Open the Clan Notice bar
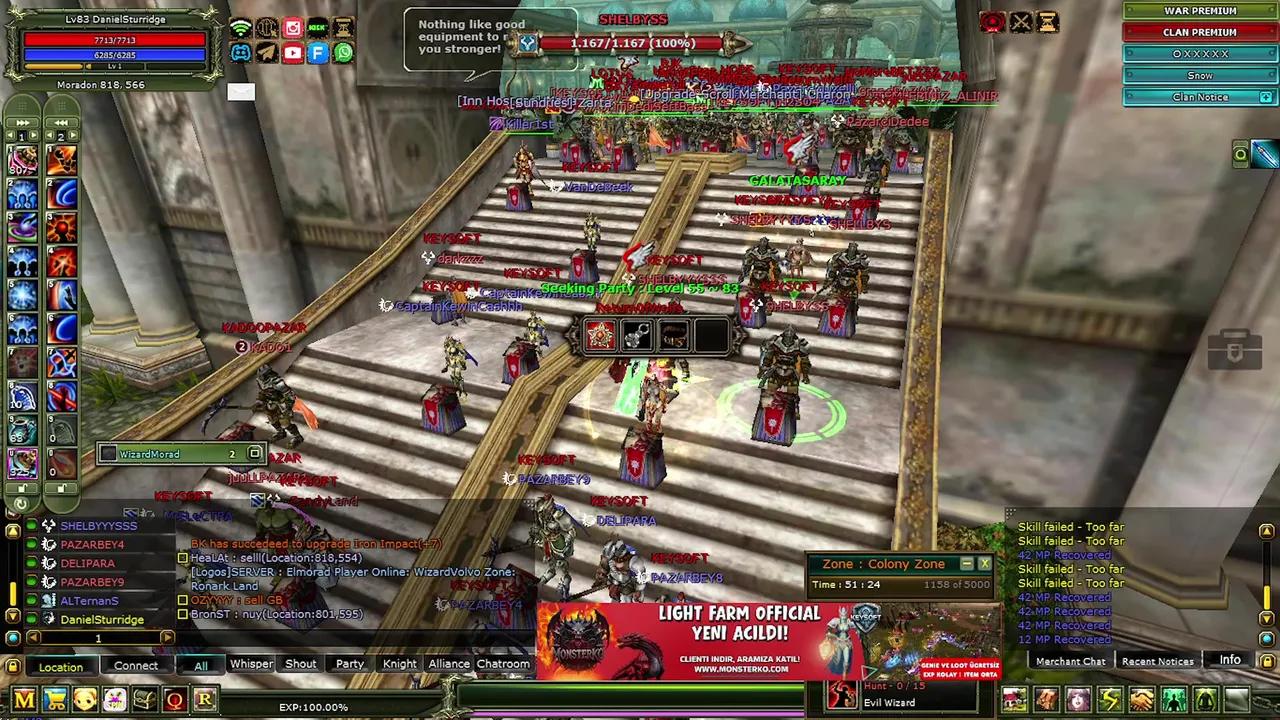 point(1199,97)
